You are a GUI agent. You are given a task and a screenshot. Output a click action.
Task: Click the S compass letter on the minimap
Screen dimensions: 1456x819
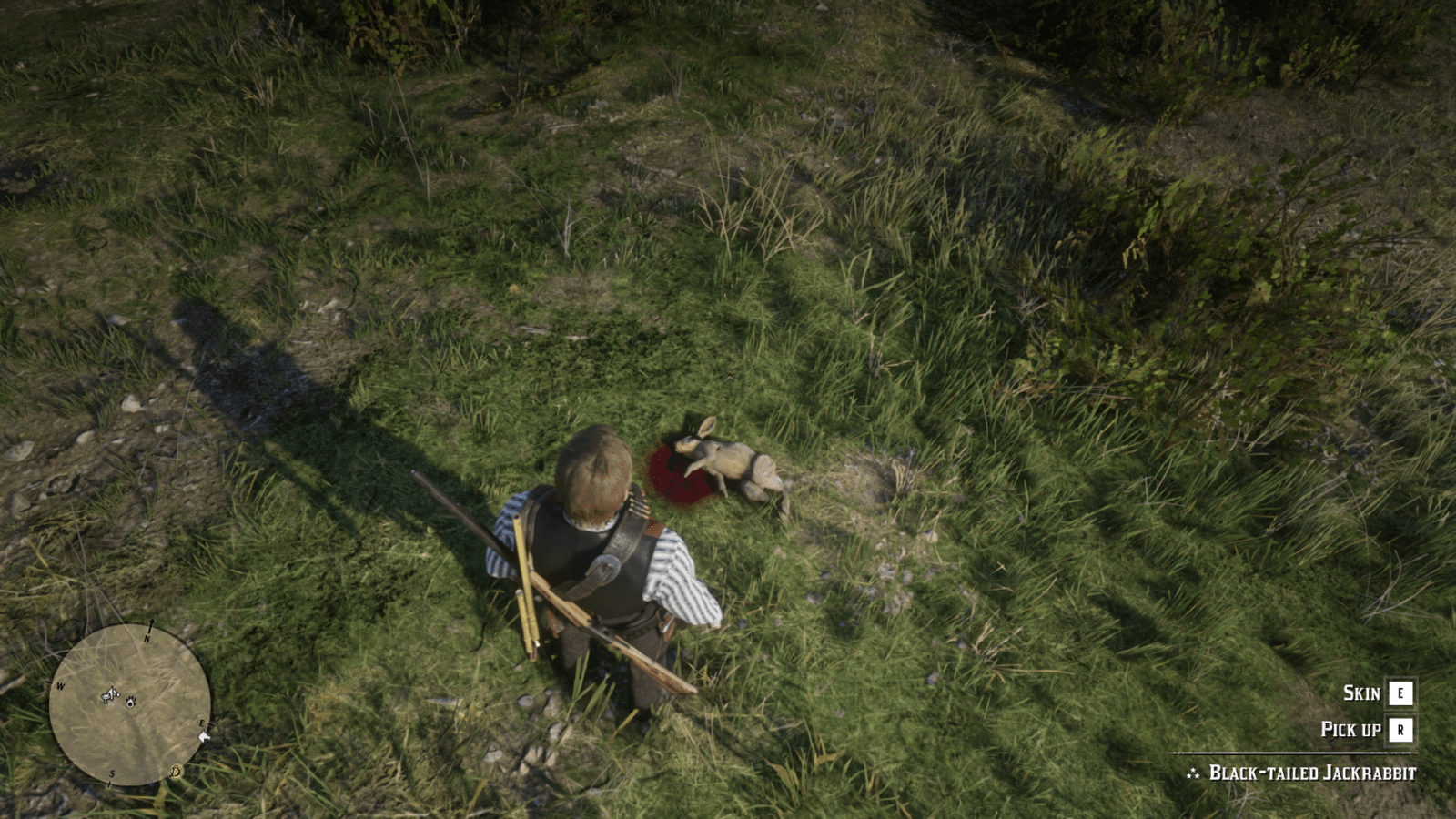[112, 775]
